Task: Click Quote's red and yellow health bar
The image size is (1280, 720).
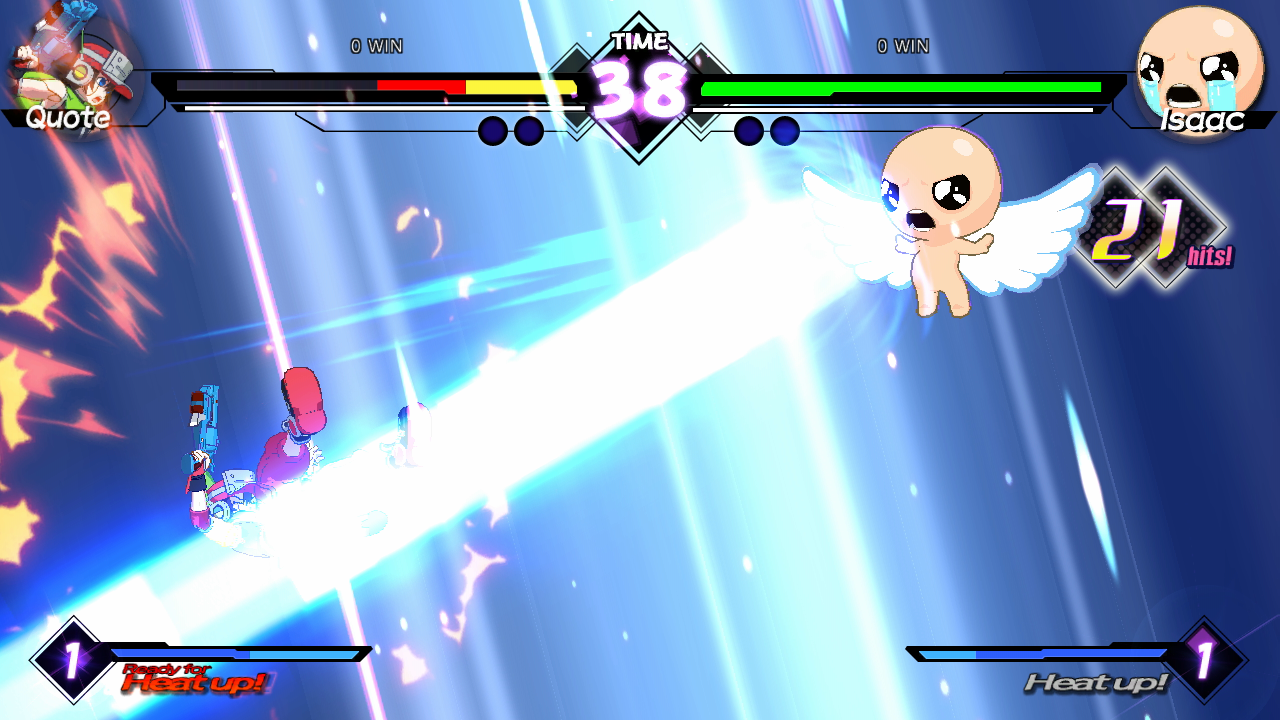Action: [x=470, y=88]
